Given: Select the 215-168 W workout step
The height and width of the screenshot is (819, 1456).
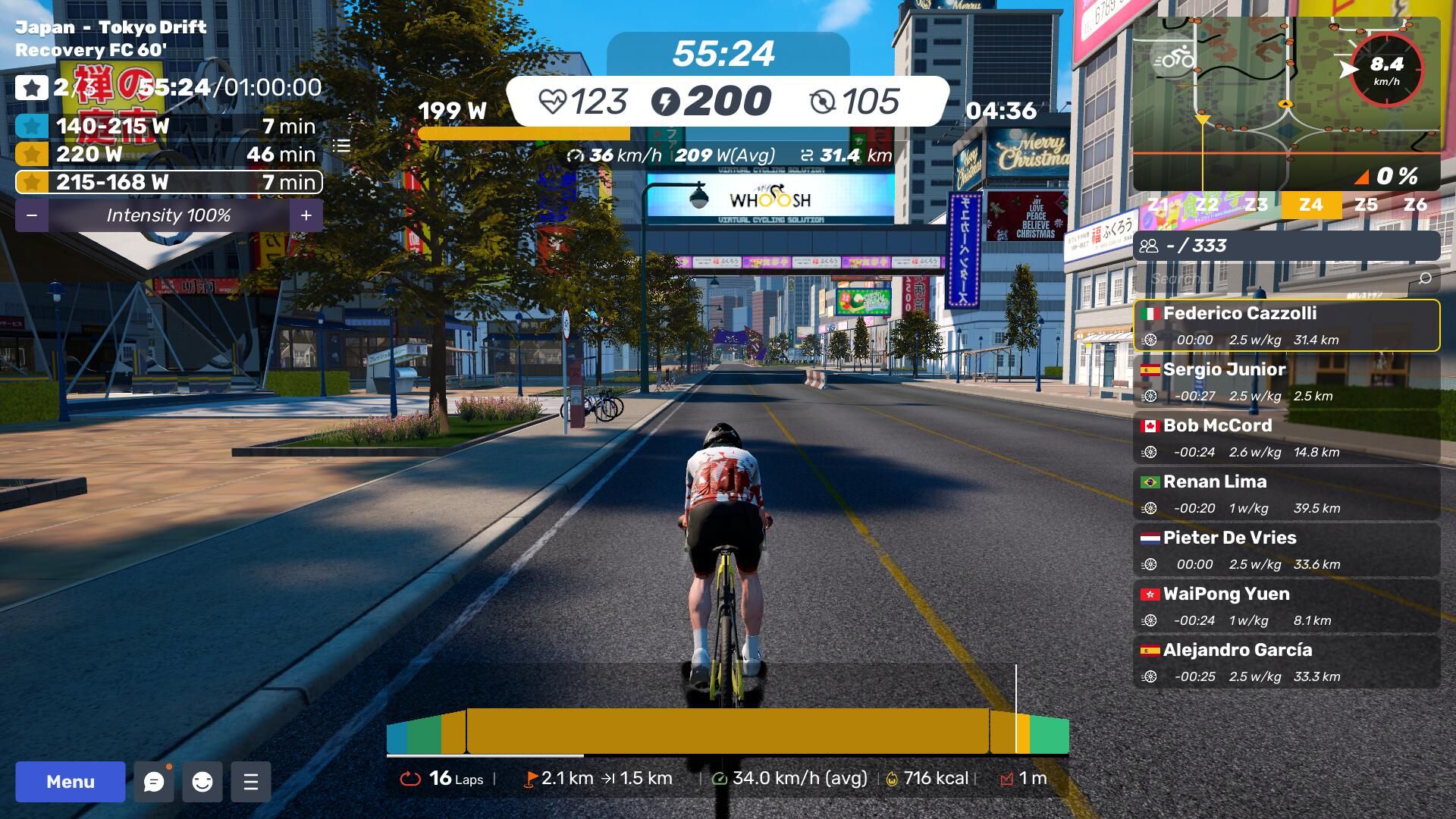Looking at the screenshot, I should (168, 182).
